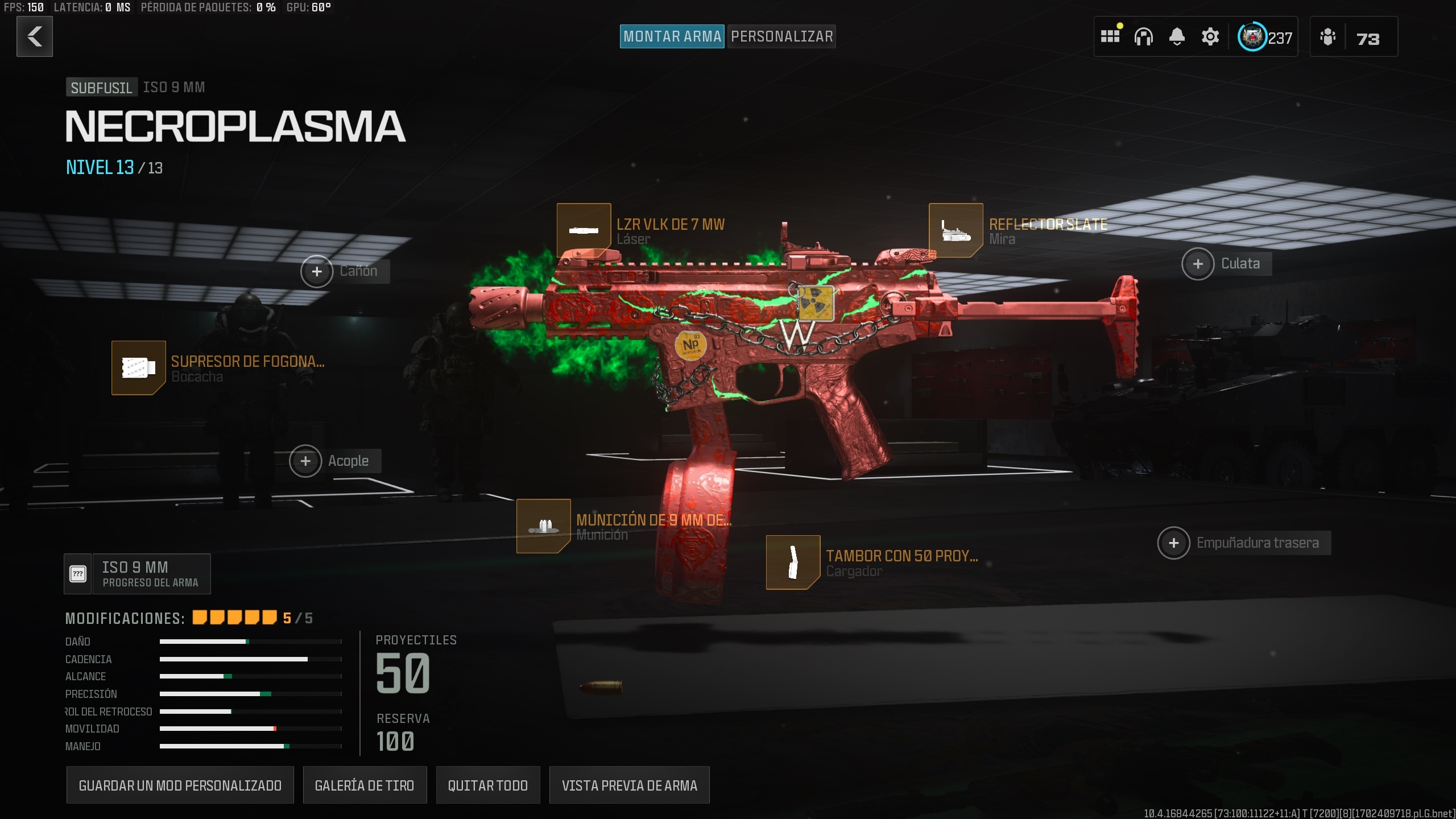The image size is (1456, 819).
Task: Expand the Culata stock slot
Action: [x=1198, y=263]
